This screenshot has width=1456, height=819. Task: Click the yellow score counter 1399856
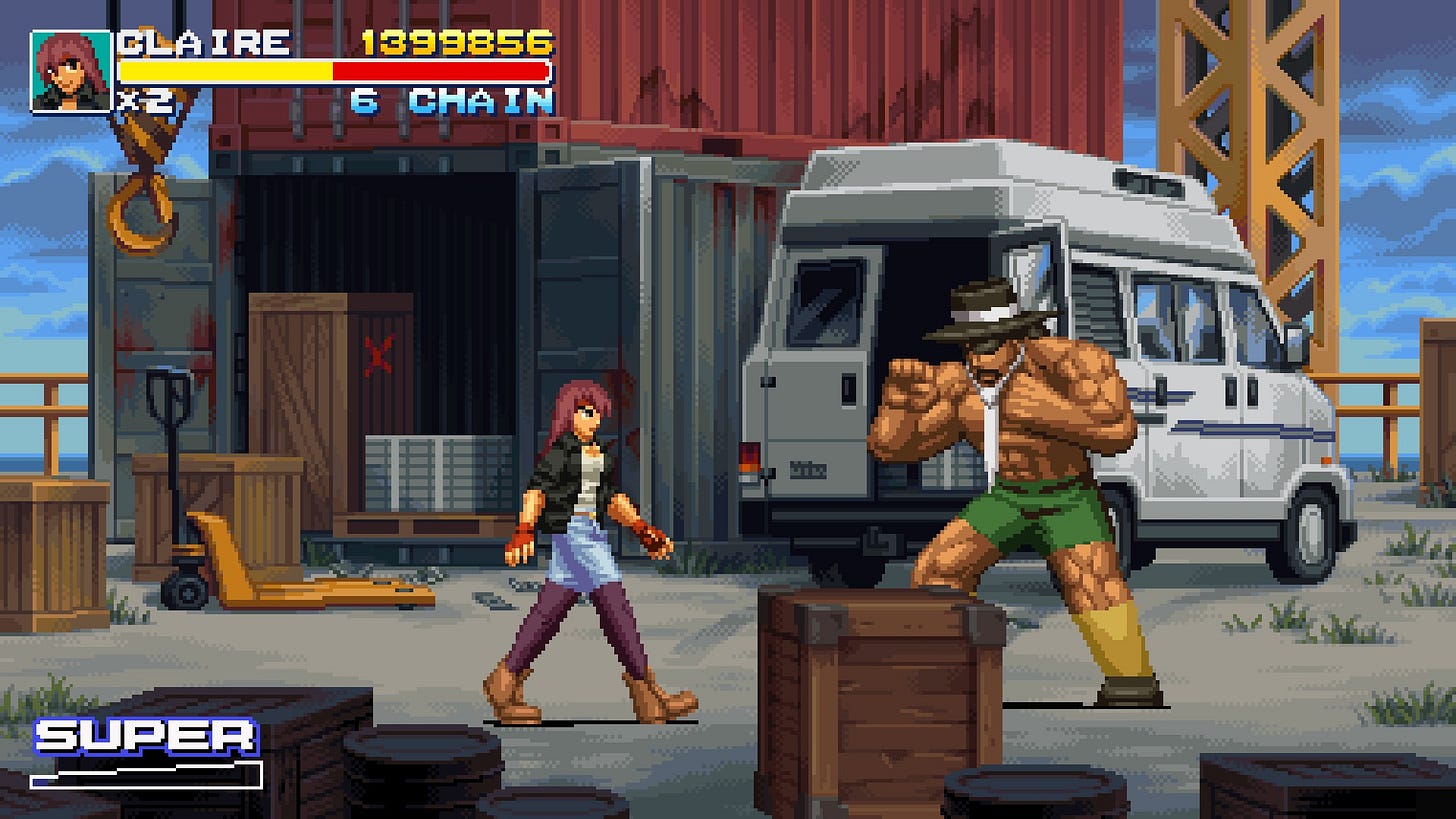(456, 42)
